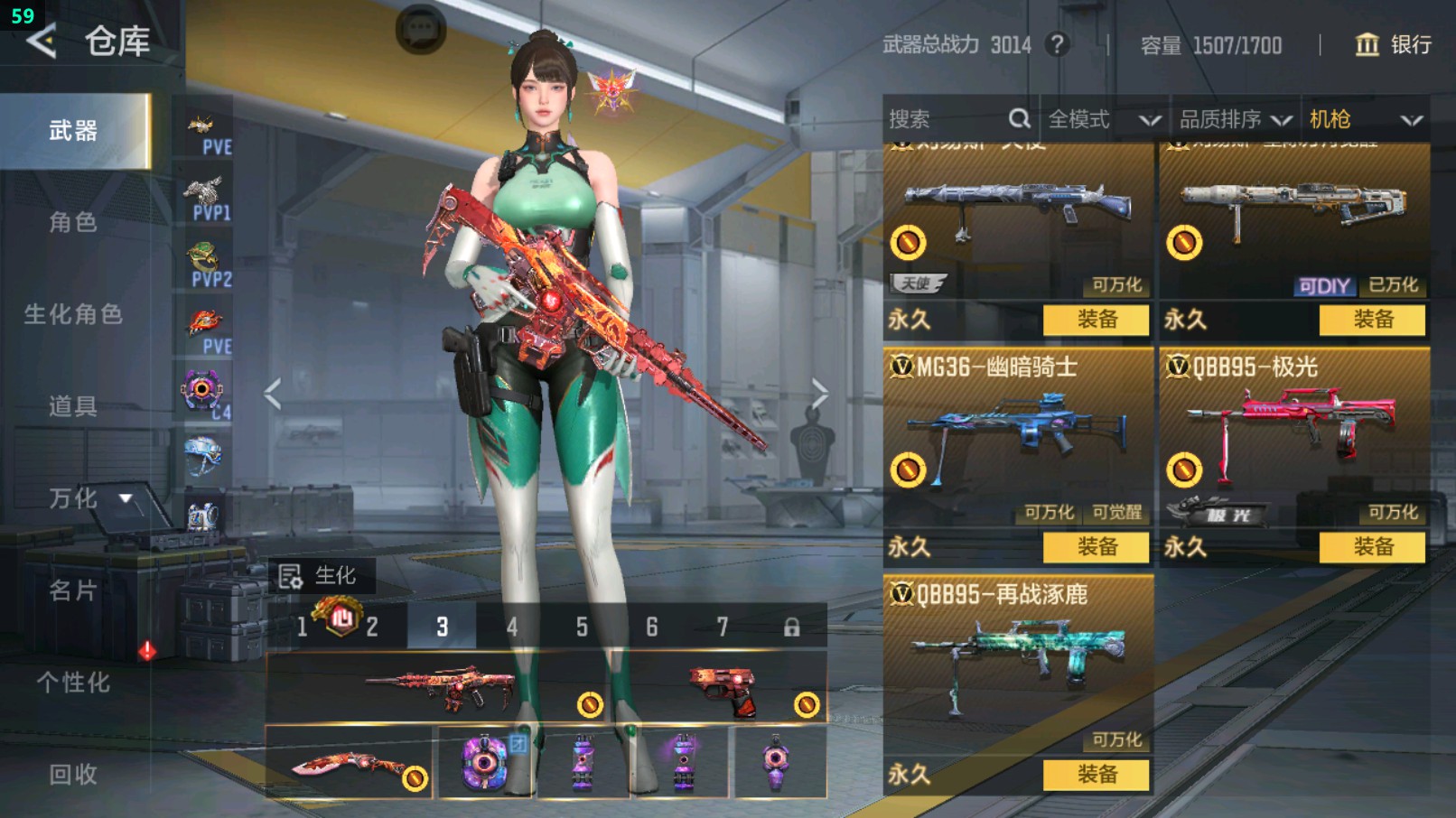The height and width of the screenshot is (818, 1456).
Task: Go back with the arrow beside 仓库
Action: pyautogui.click(x=42, y=42)
